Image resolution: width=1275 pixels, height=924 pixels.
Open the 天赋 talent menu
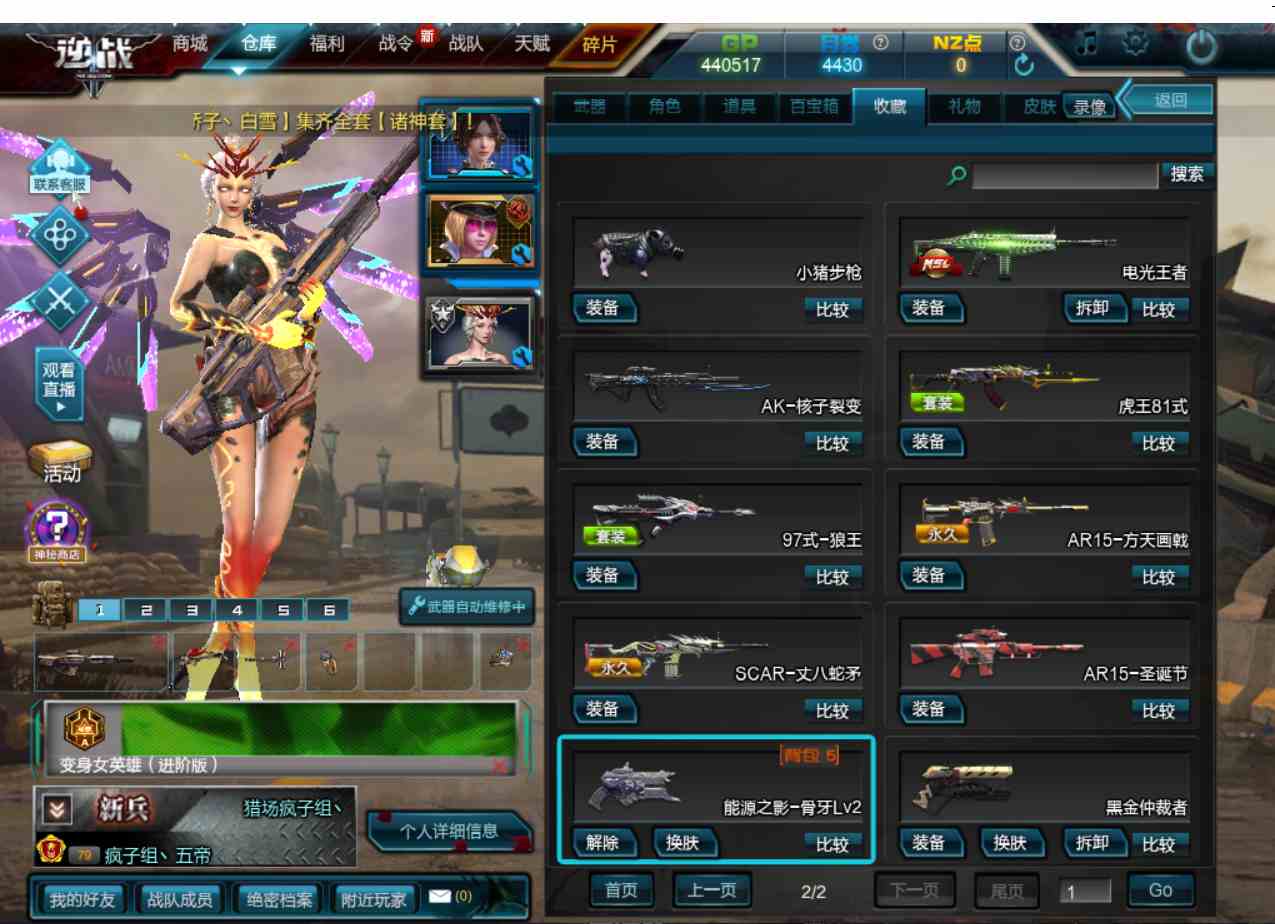[532, 44]
